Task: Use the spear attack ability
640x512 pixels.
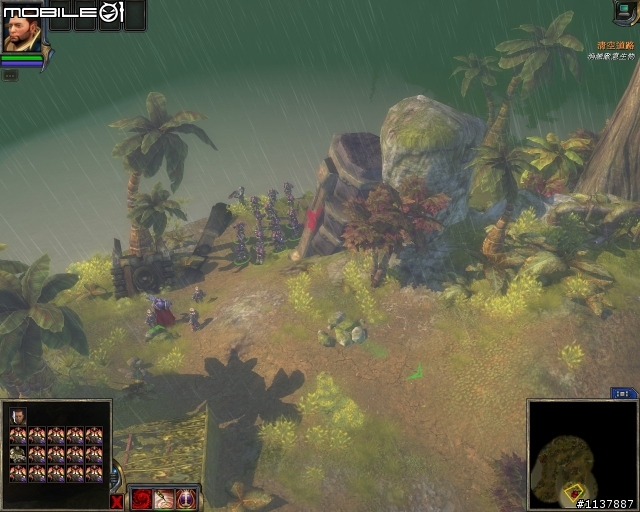Action: (163, 498)
